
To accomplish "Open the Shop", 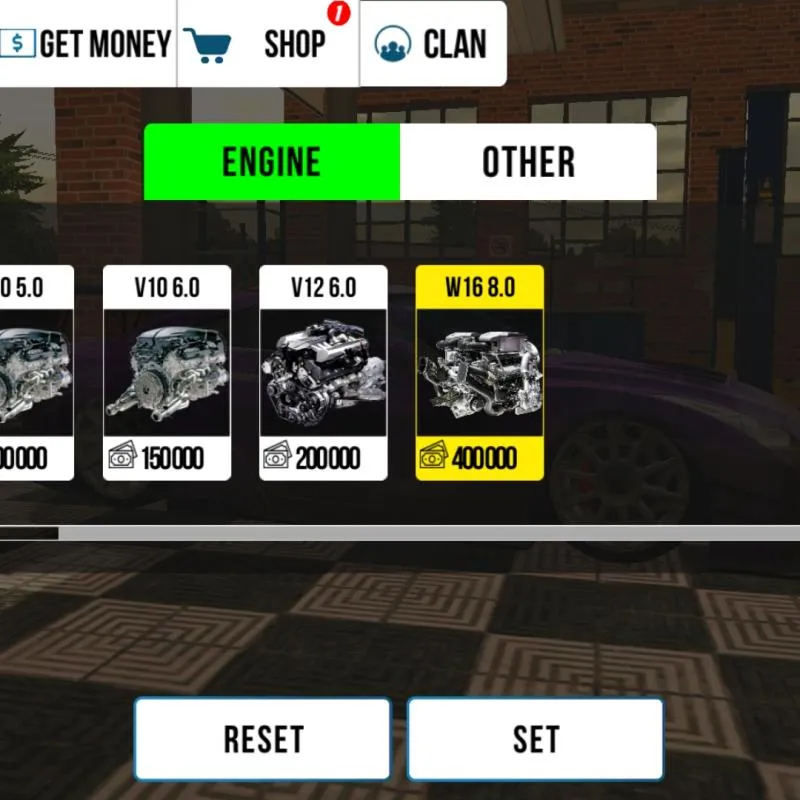I will [x=267, y=44].
